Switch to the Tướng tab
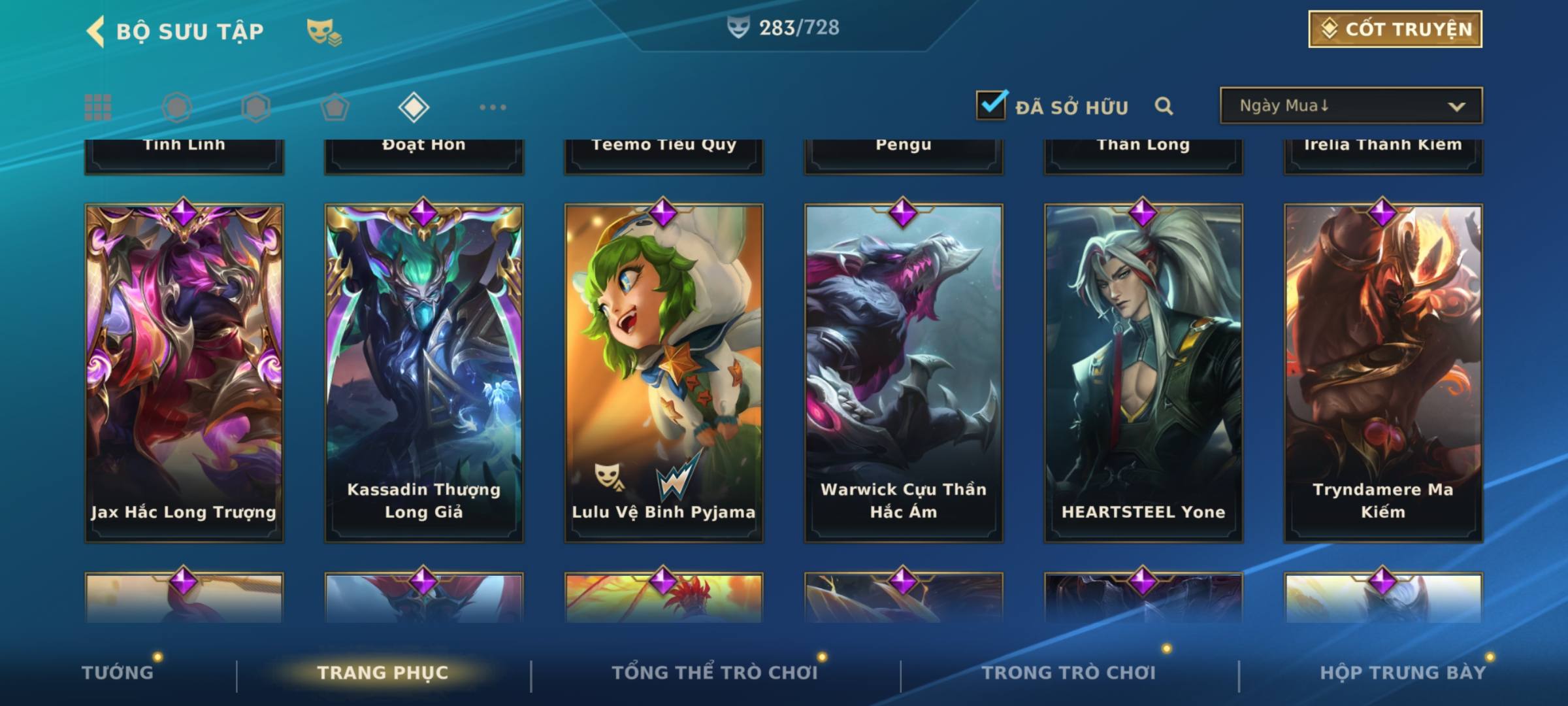Screen dimensions: 1568x706 point(118,673)
